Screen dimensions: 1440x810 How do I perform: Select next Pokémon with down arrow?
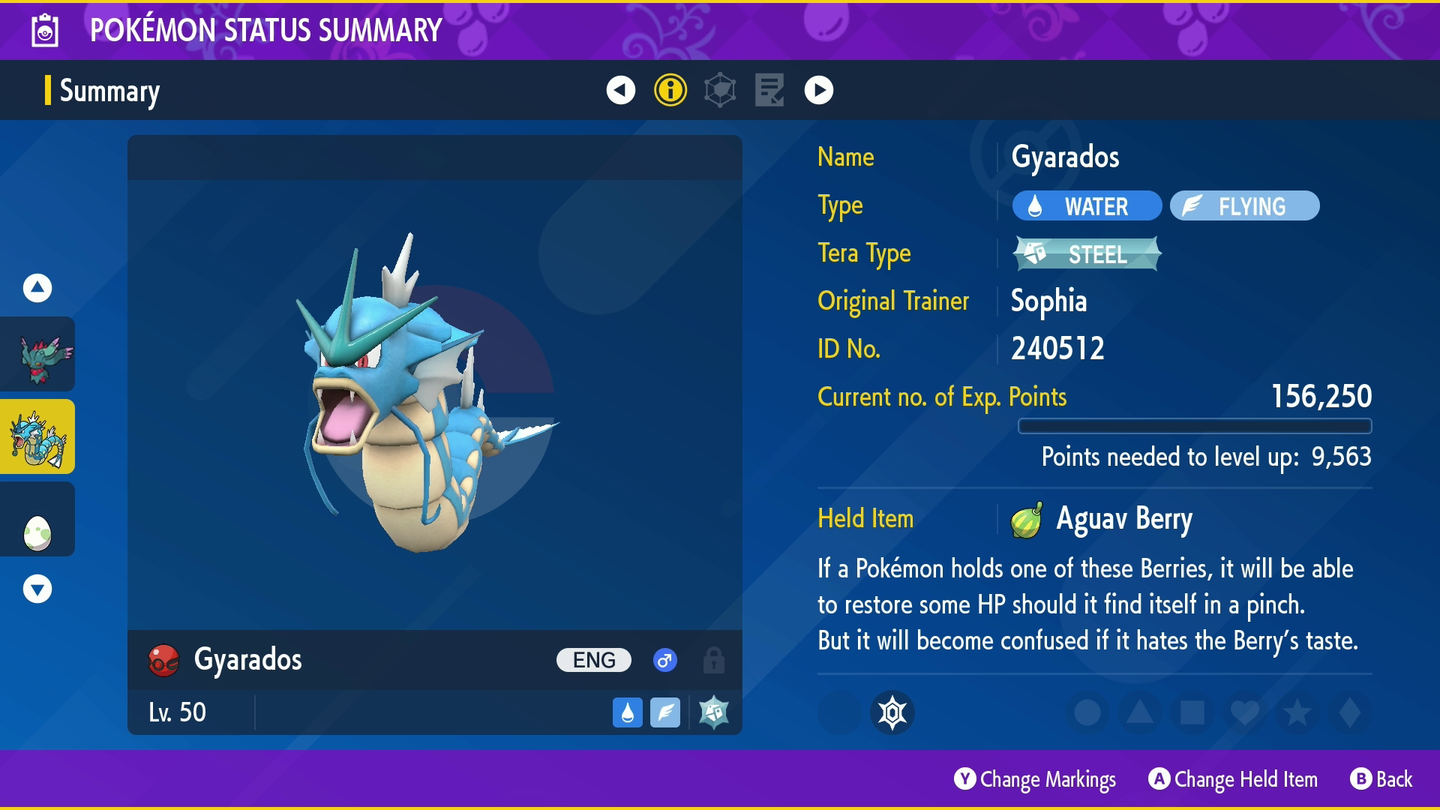coord(38,589)
